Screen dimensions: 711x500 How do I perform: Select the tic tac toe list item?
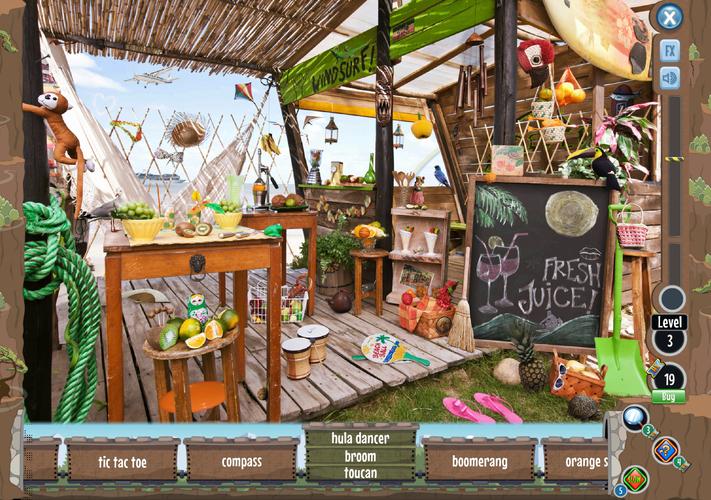(122, 462)
